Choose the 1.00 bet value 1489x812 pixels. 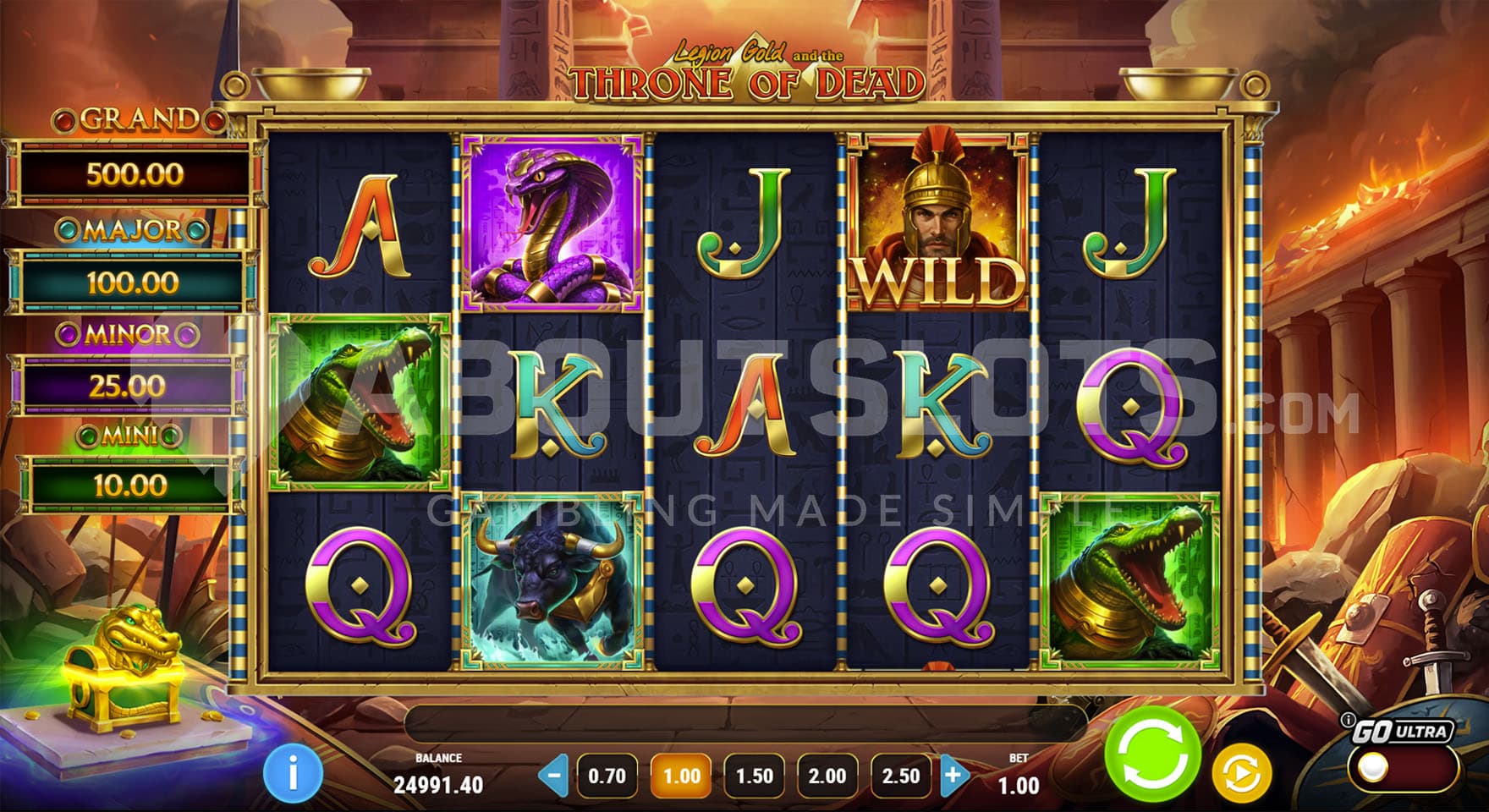[x=681, y=776]
